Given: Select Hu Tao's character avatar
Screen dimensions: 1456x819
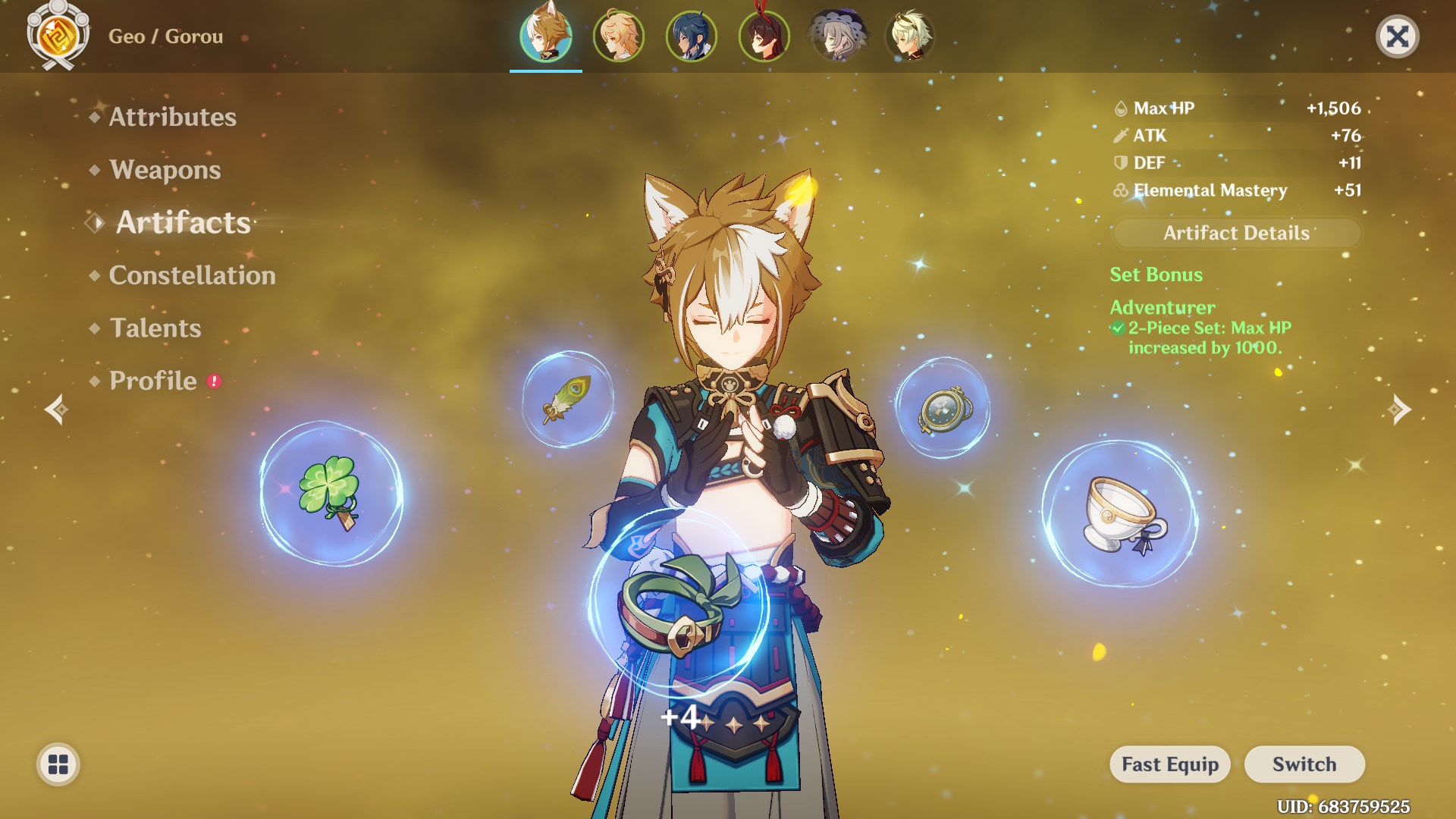Looking at the screenshot, I should coord(764,35).
